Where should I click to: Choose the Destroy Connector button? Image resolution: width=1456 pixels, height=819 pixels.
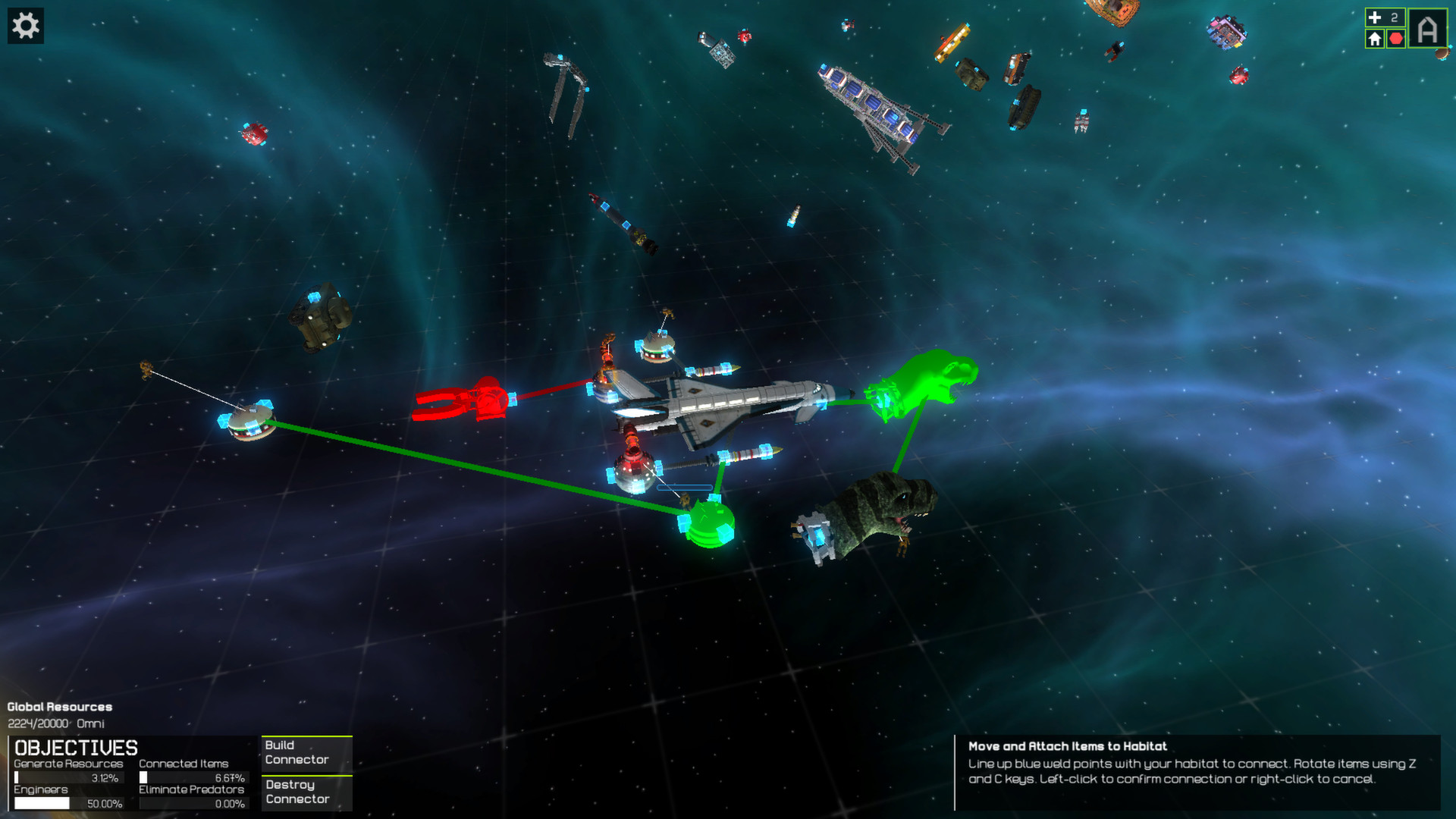tap(306, 792)
